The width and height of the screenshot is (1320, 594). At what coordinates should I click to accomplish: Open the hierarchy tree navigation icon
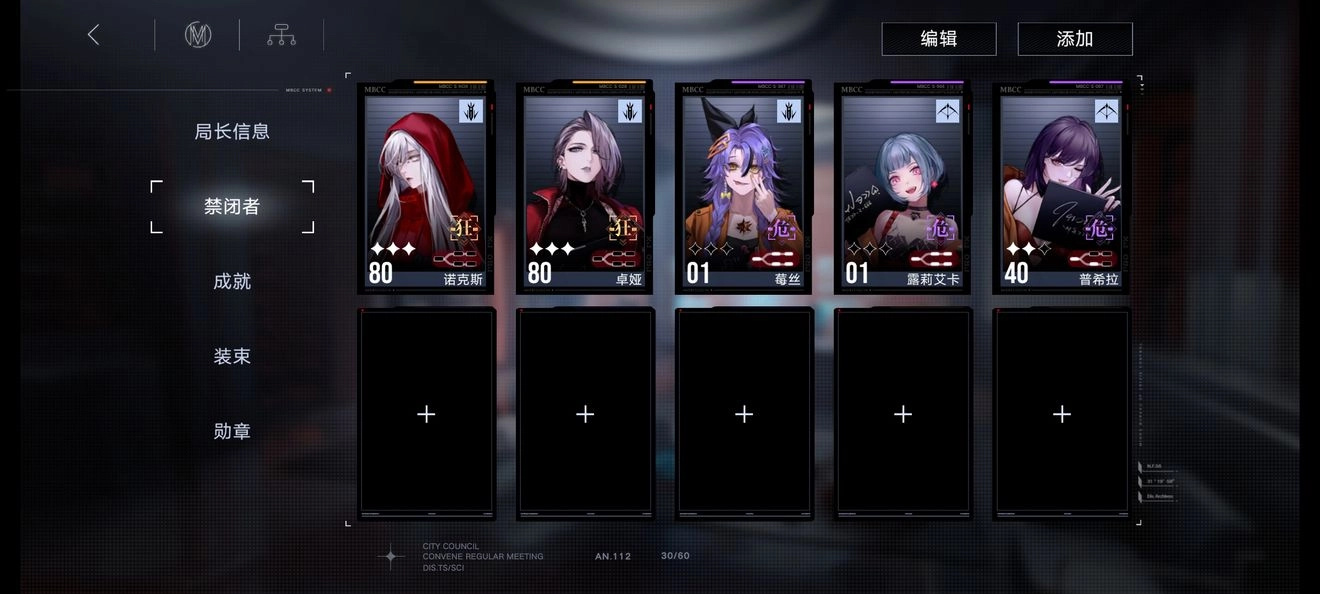point(281,35)
